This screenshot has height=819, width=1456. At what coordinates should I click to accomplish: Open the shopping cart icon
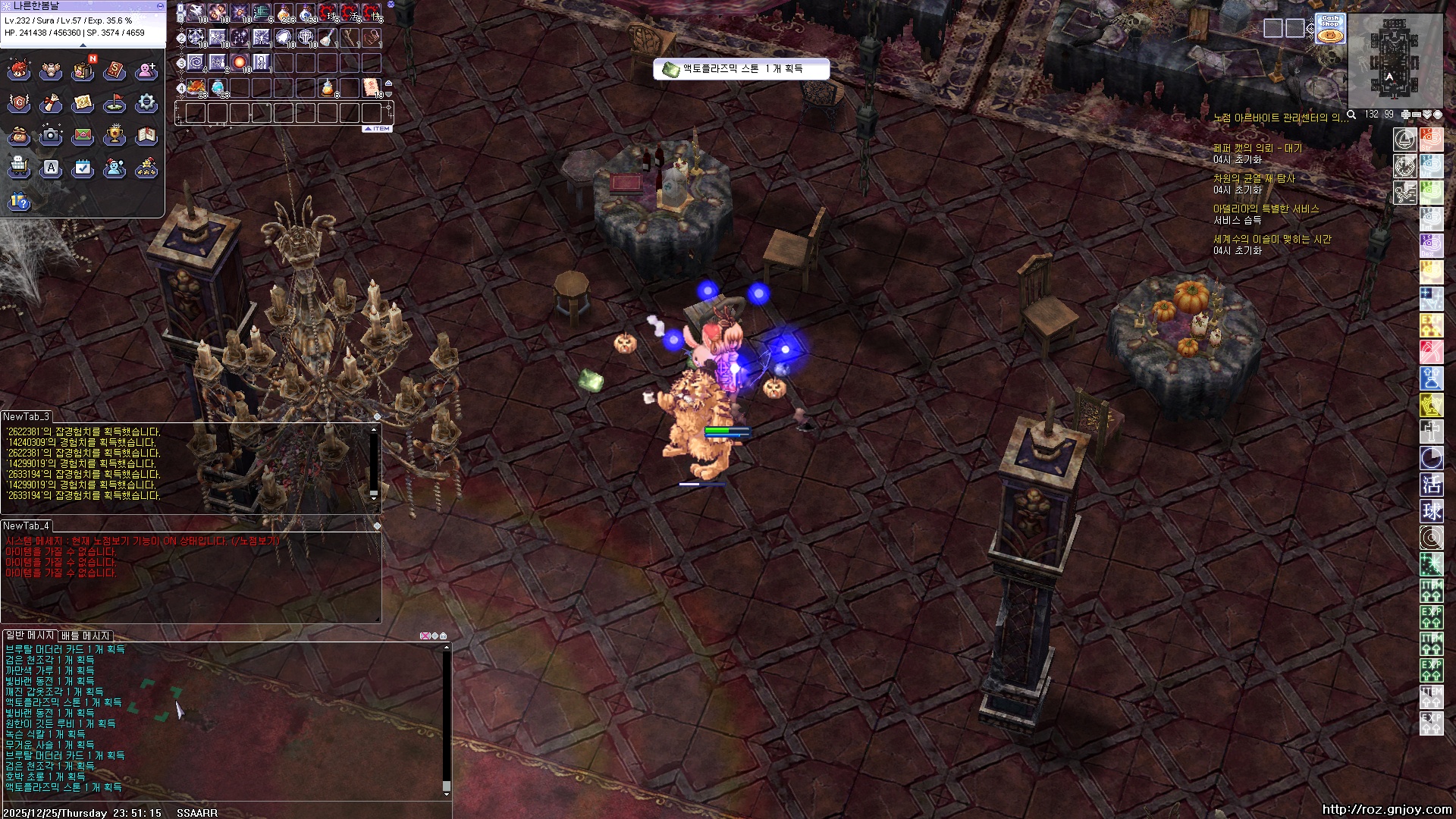coord(19,167)
